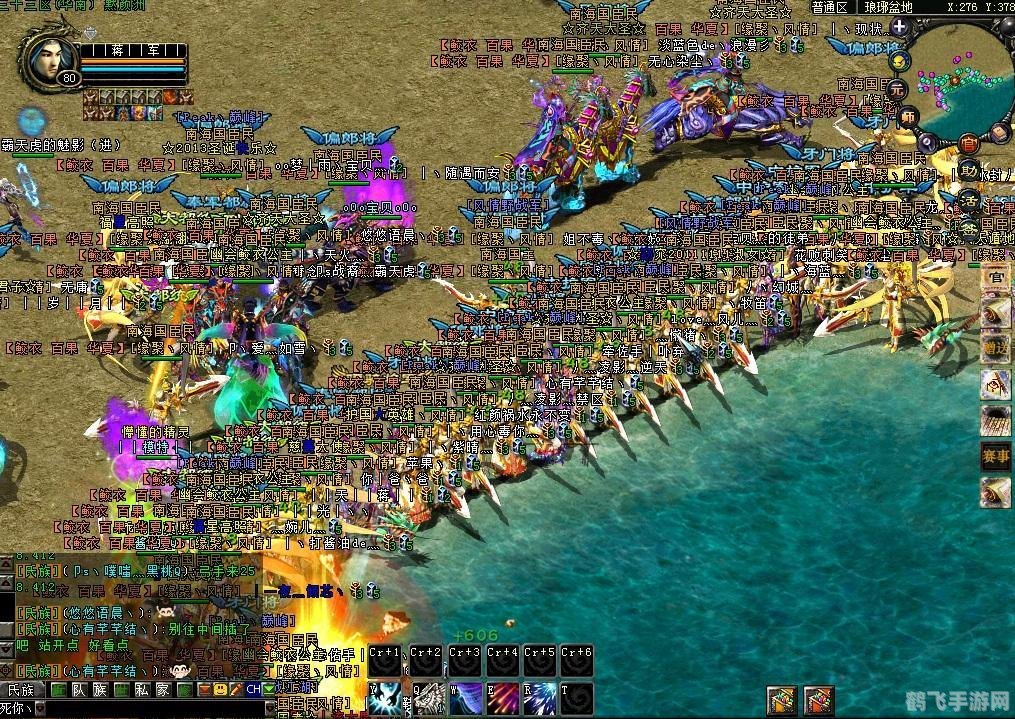Use the Q hotkey white beast skill

click(423, 699)
